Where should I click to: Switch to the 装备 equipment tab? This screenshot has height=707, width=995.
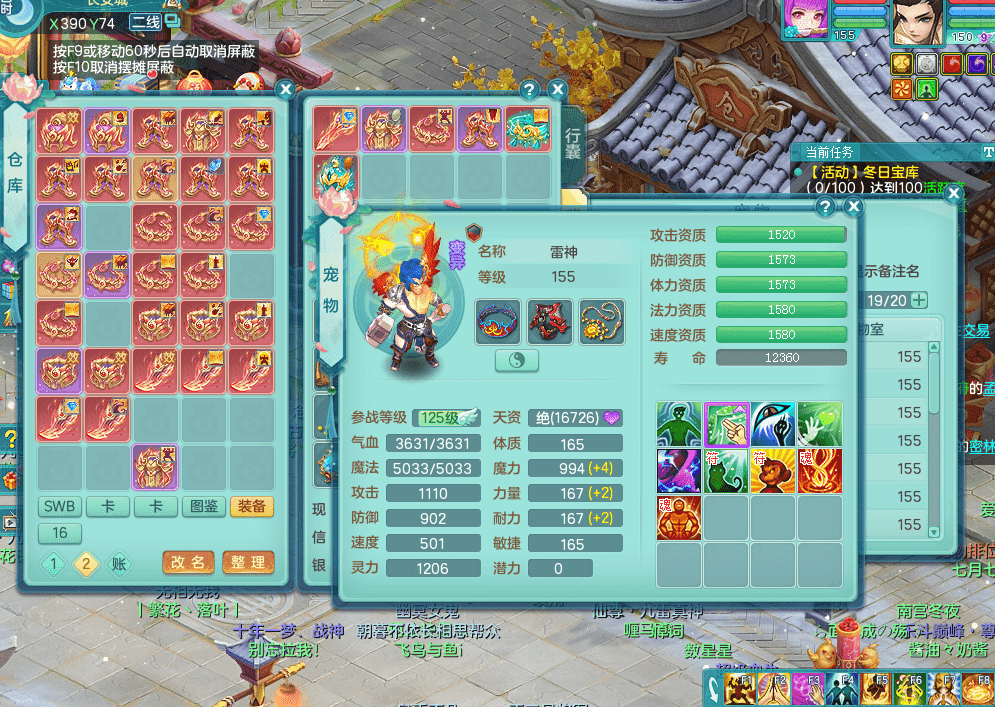pyautogui.click(x=251, y=507)
